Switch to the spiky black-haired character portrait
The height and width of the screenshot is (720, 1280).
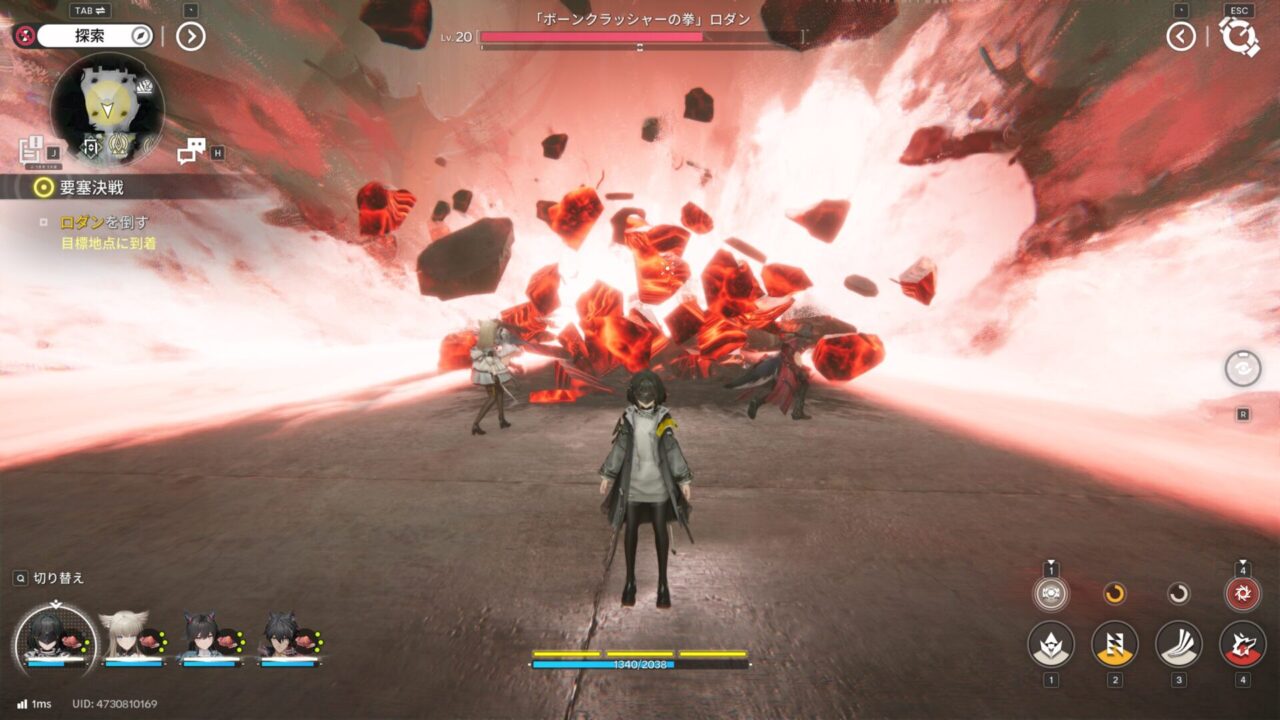click(278, 636)
